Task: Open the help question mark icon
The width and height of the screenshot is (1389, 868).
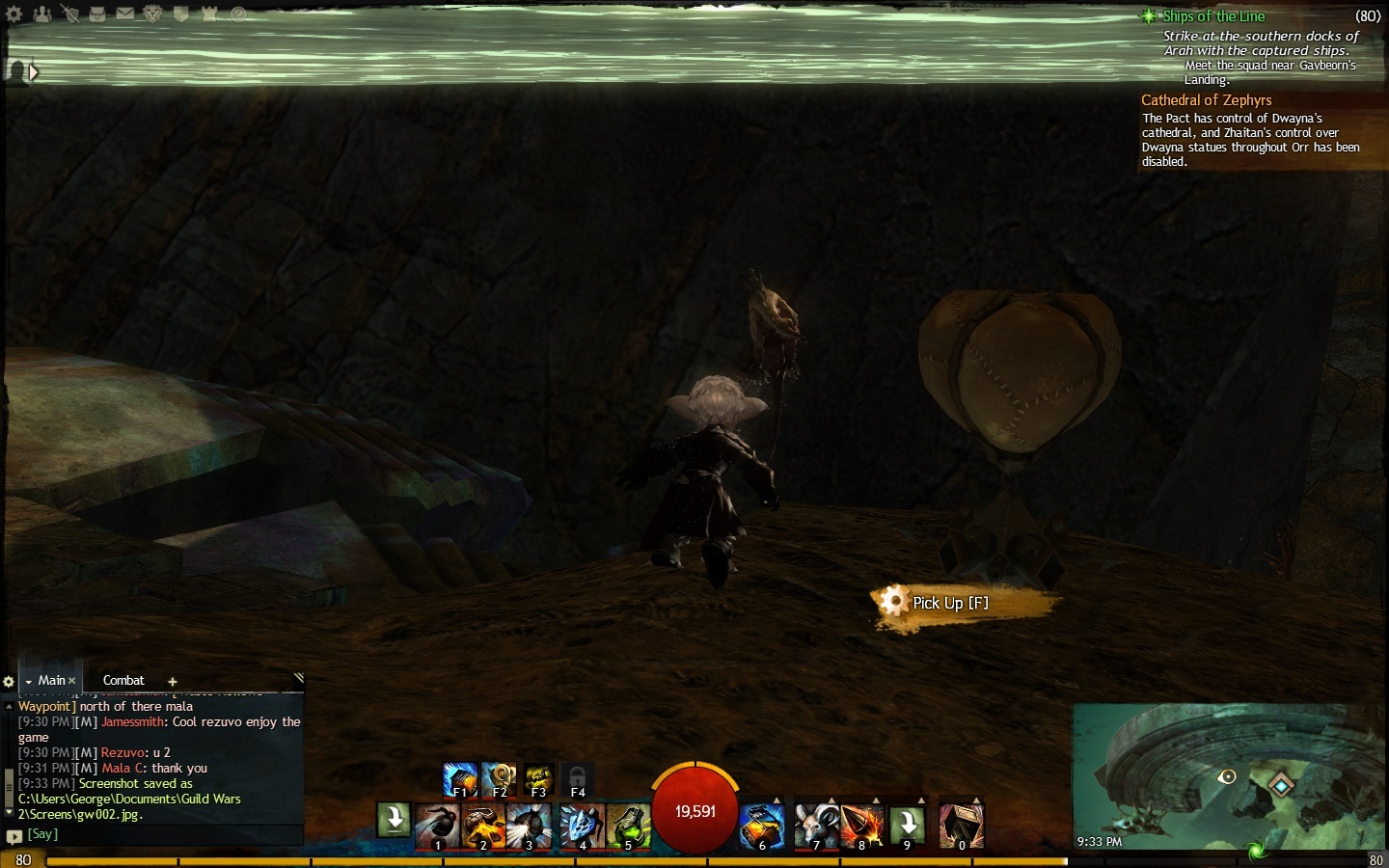Action: coord(238,14)
